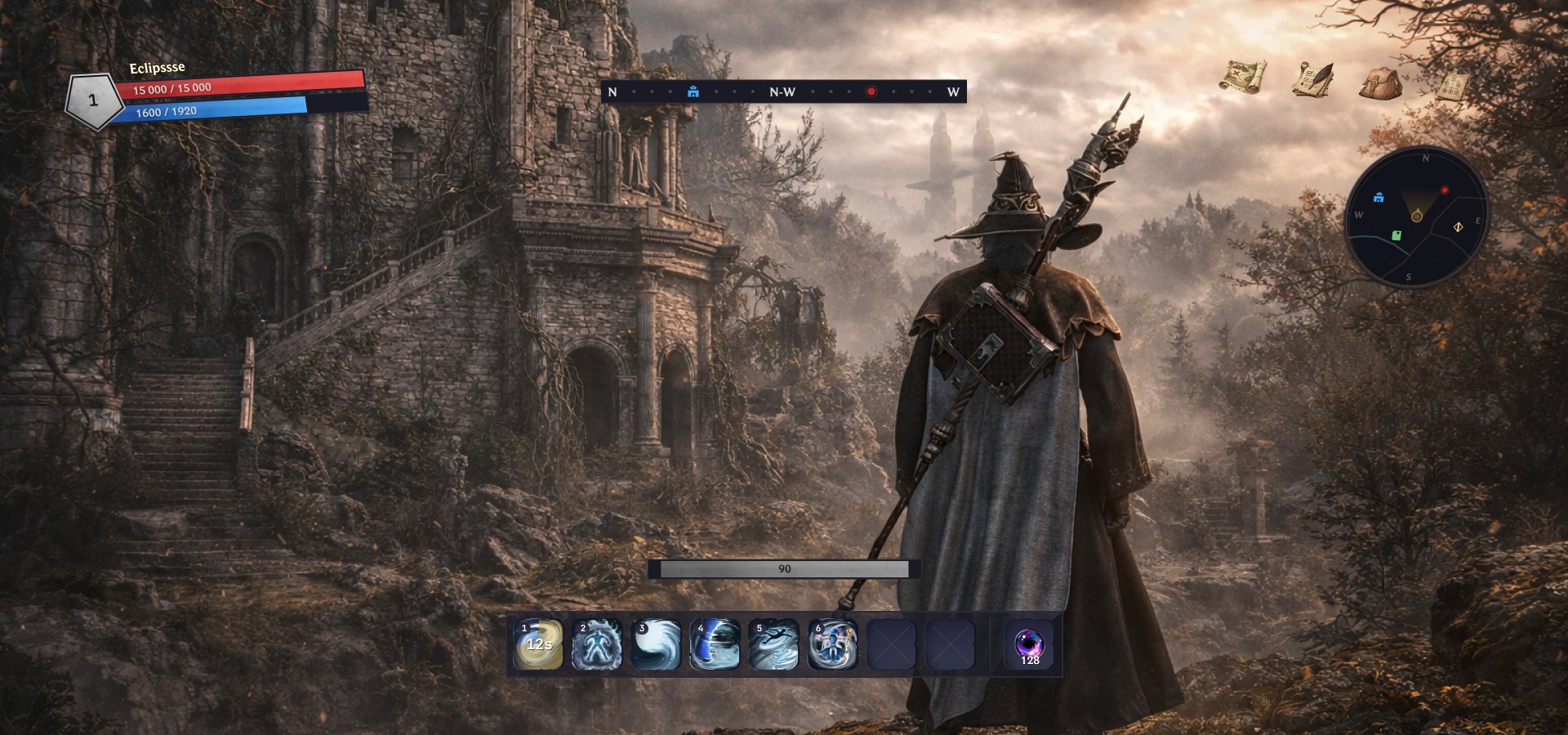Click the level 1 player badge
1568x735 pixels.
(x=93, y=100)
